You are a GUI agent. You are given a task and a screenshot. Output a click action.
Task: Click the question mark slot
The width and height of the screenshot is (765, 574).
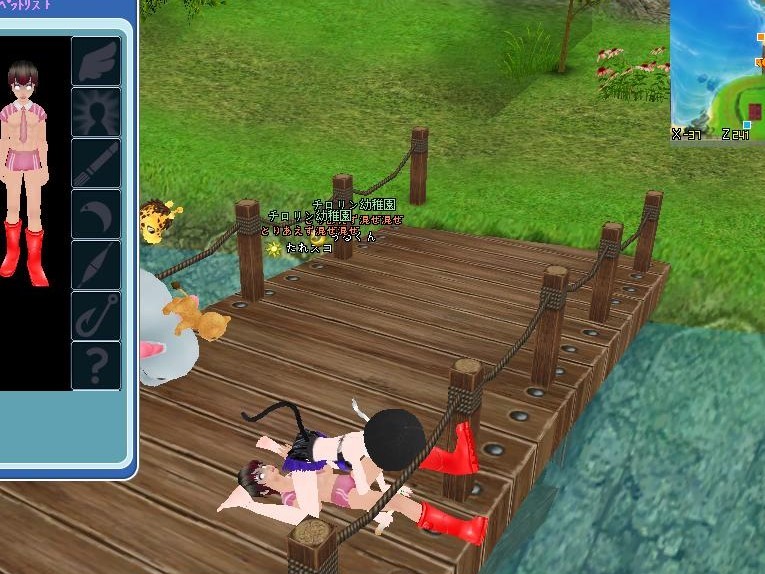(96, 366)
